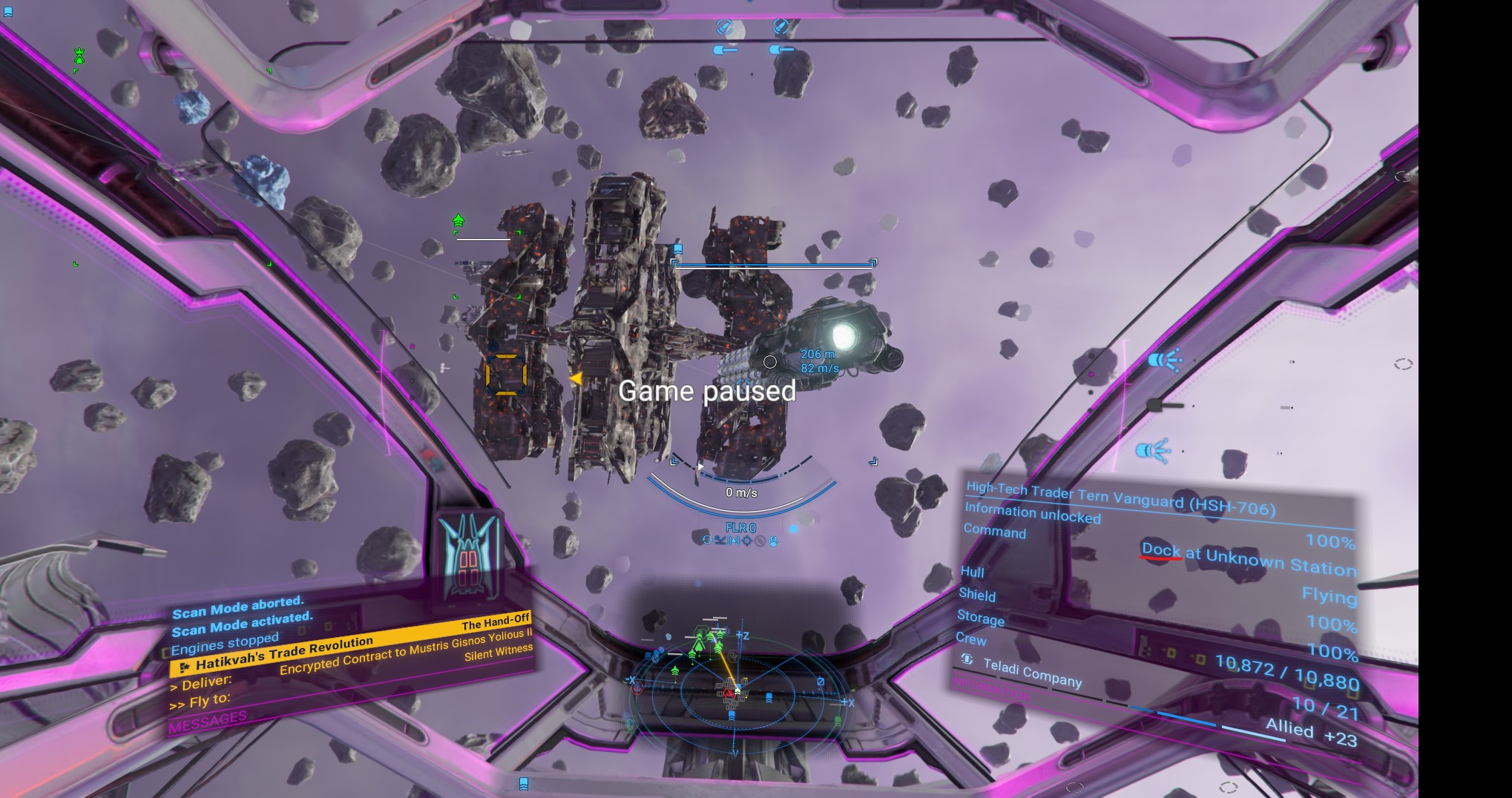The image size is (1512, 798).
Task: Click the radar display on the dashboard
Action: [x=736, y=688]
